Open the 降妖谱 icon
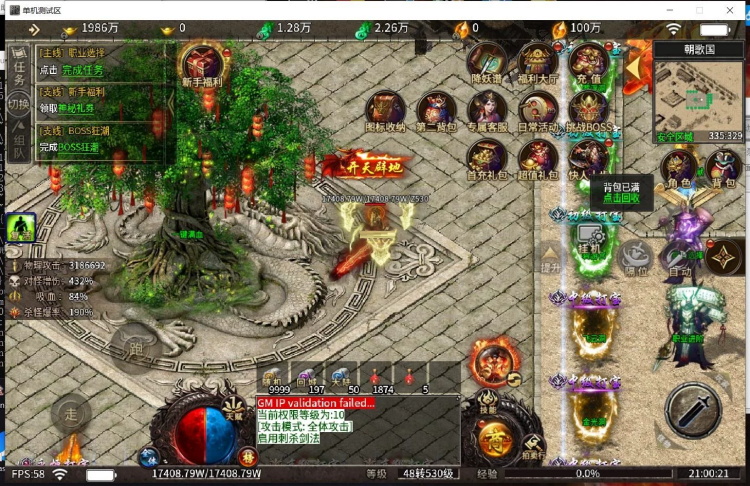 point(487,62)
